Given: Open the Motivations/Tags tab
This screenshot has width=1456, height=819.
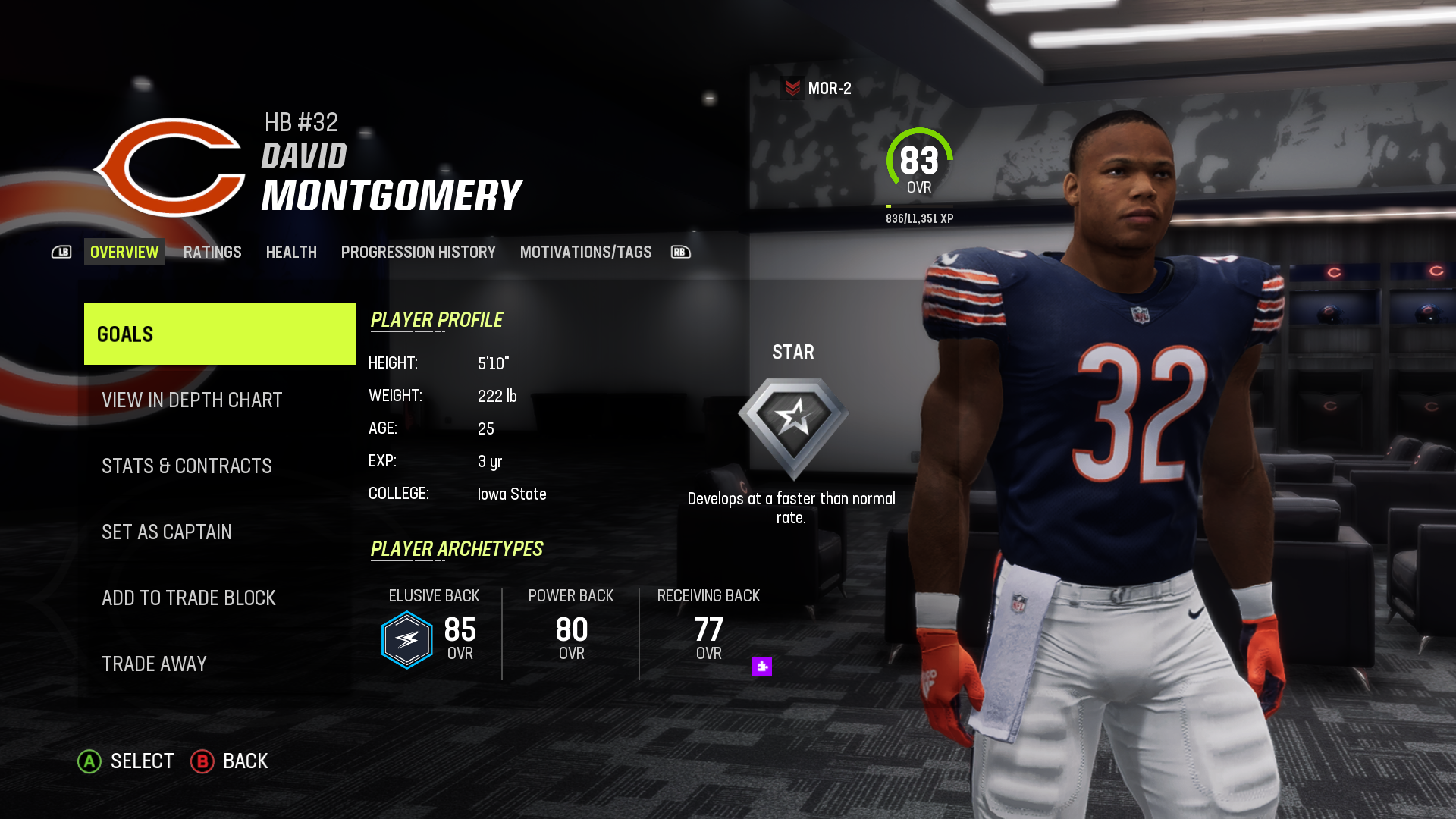Looking at the screenshot, I should 585,252.
